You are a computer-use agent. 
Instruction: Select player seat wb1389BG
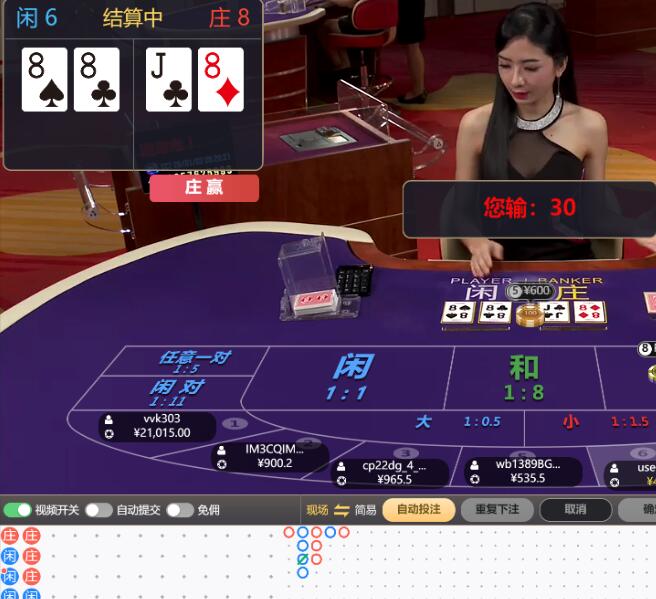click(524, 471)
